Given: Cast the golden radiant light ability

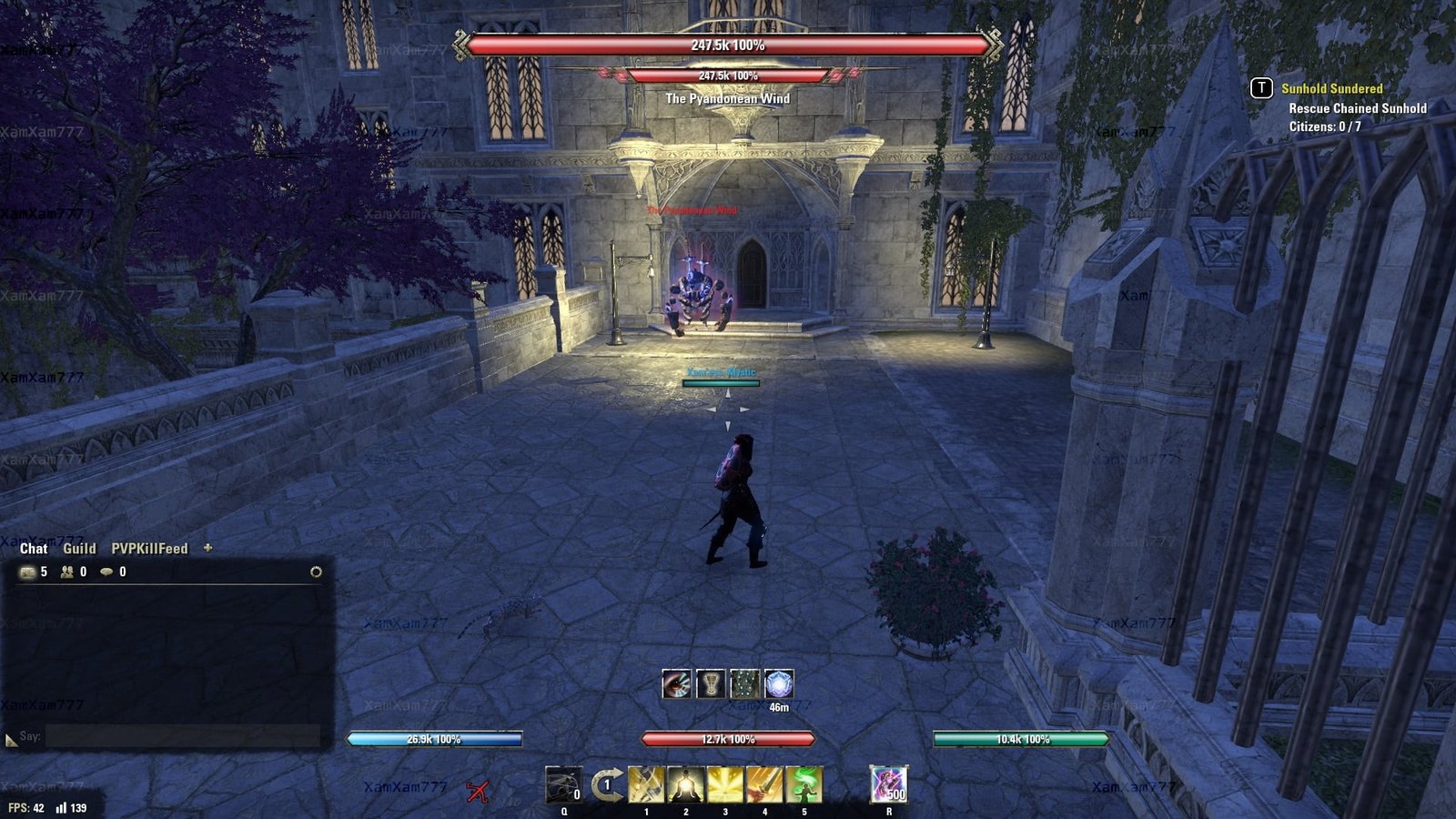Looking at the screenshot, I should tap(725, 784).
